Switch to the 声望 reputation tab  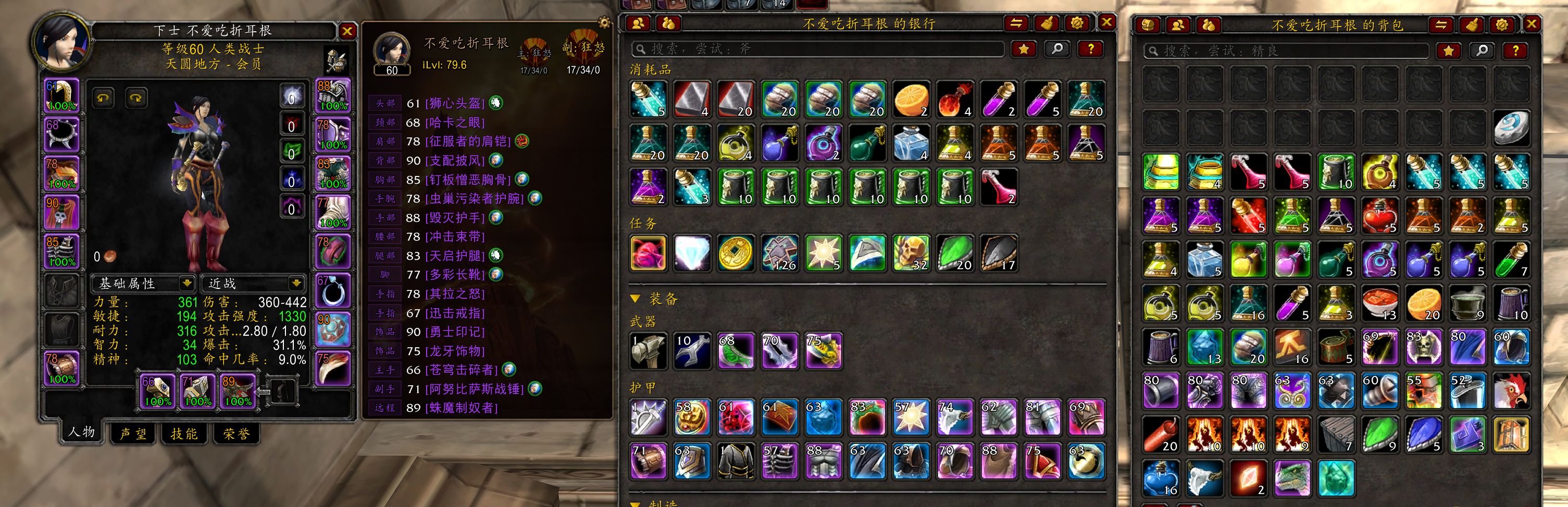tap(133, 434)
